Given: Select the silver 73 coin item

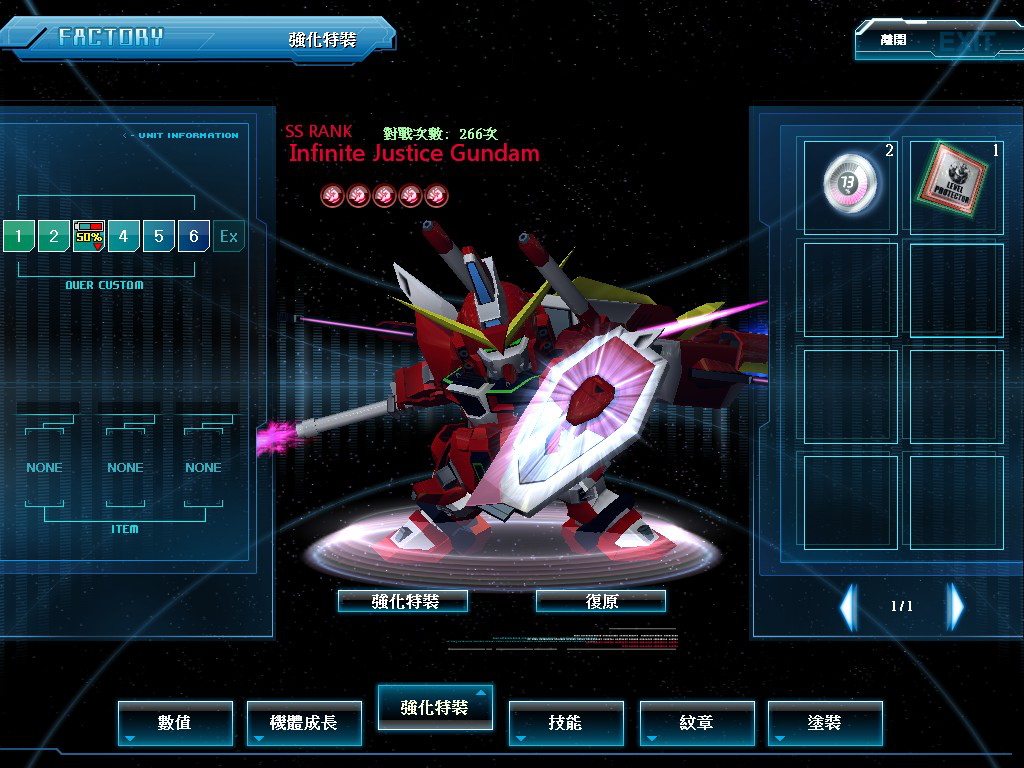Looking at the screenshot, I should [x=850, y=186].
